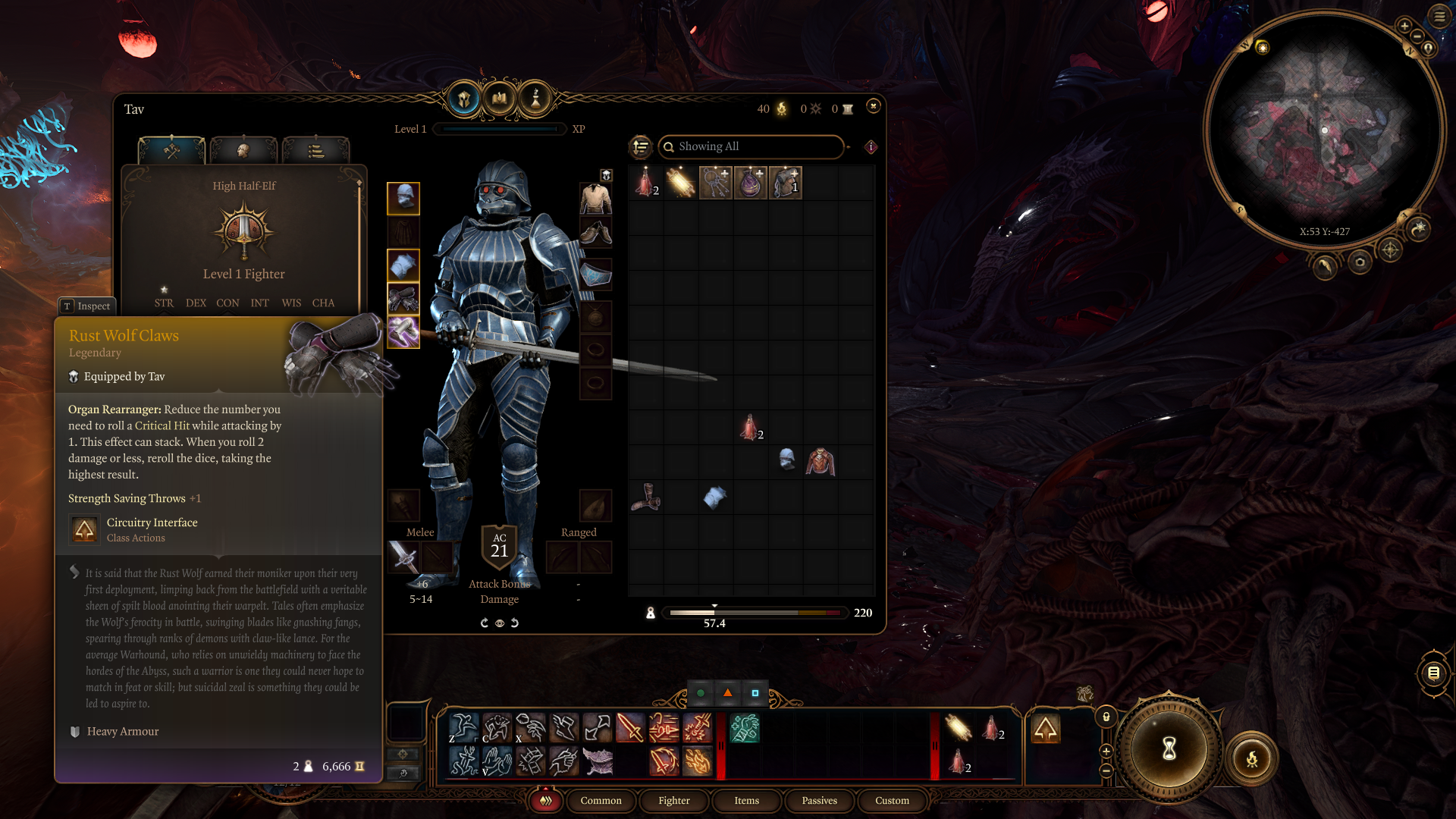This screenshot has height=819, width=1456.
Task: Switch to the Fighter hotbar tab
Action: click(x=674, y=801)
